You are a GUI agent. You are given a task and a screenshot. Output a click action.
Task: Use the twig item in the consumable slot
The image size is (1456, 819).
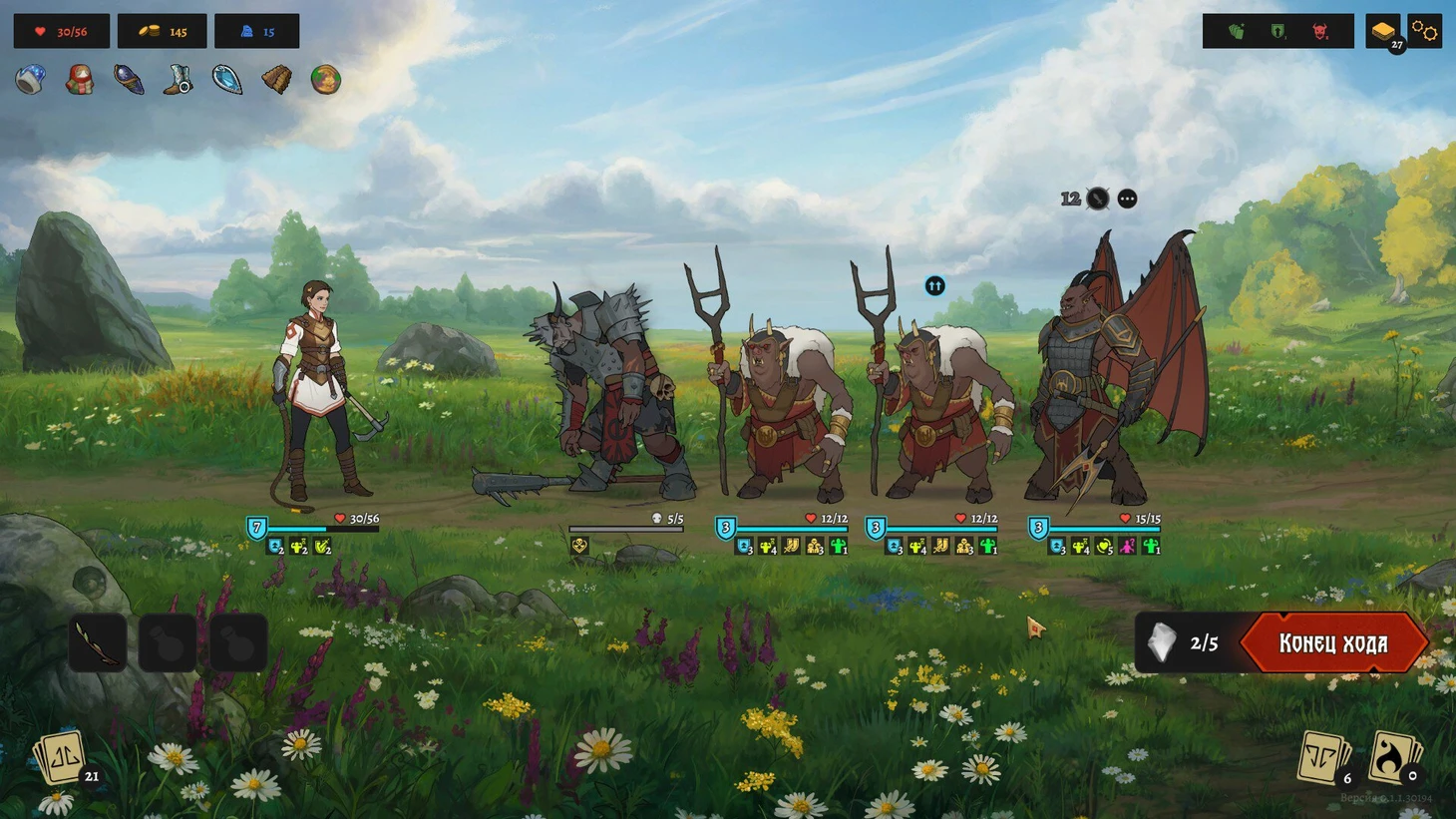[x=98, y=643]
